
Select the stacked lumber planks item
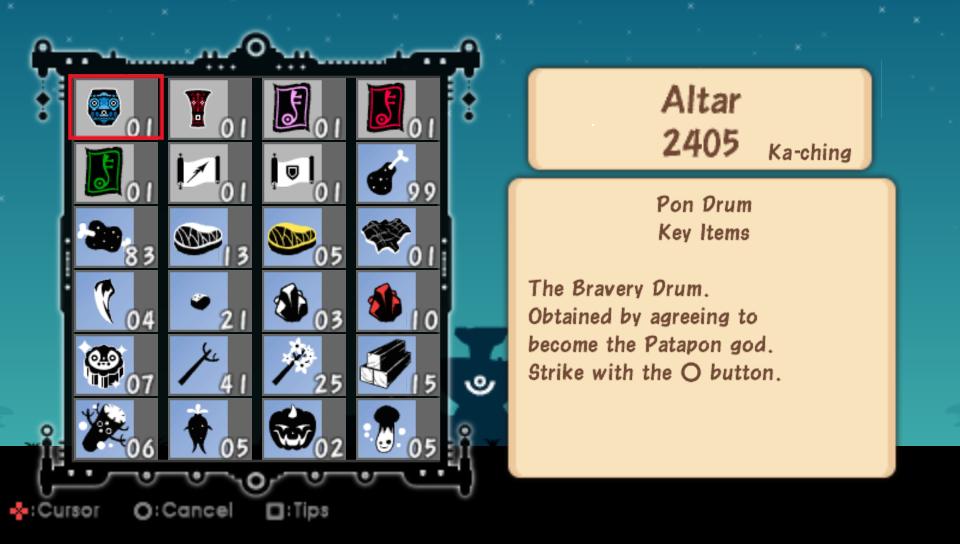(397, 364)
